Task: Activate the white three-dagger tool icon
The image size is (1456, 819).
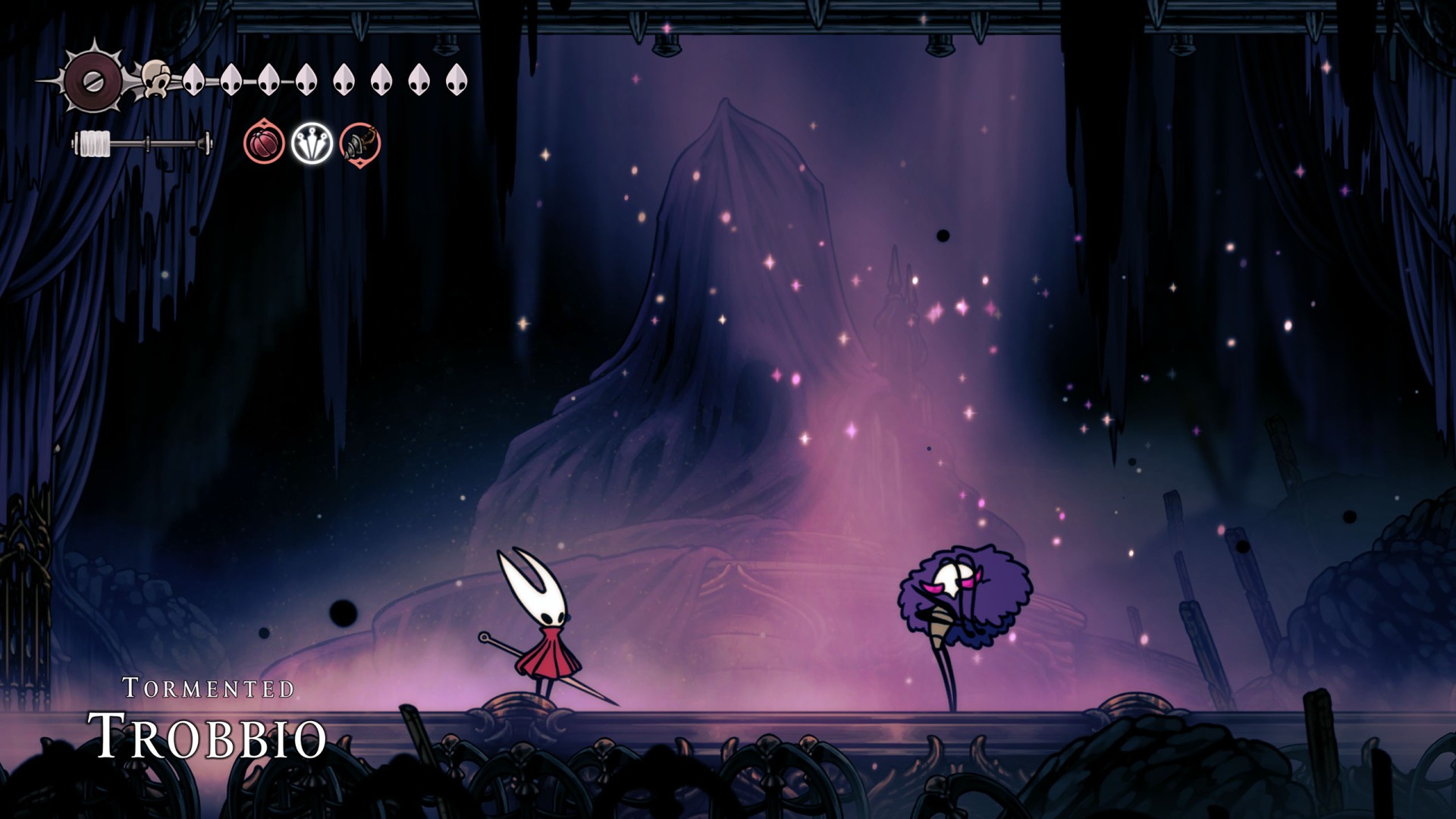Action: coord(312,143)
